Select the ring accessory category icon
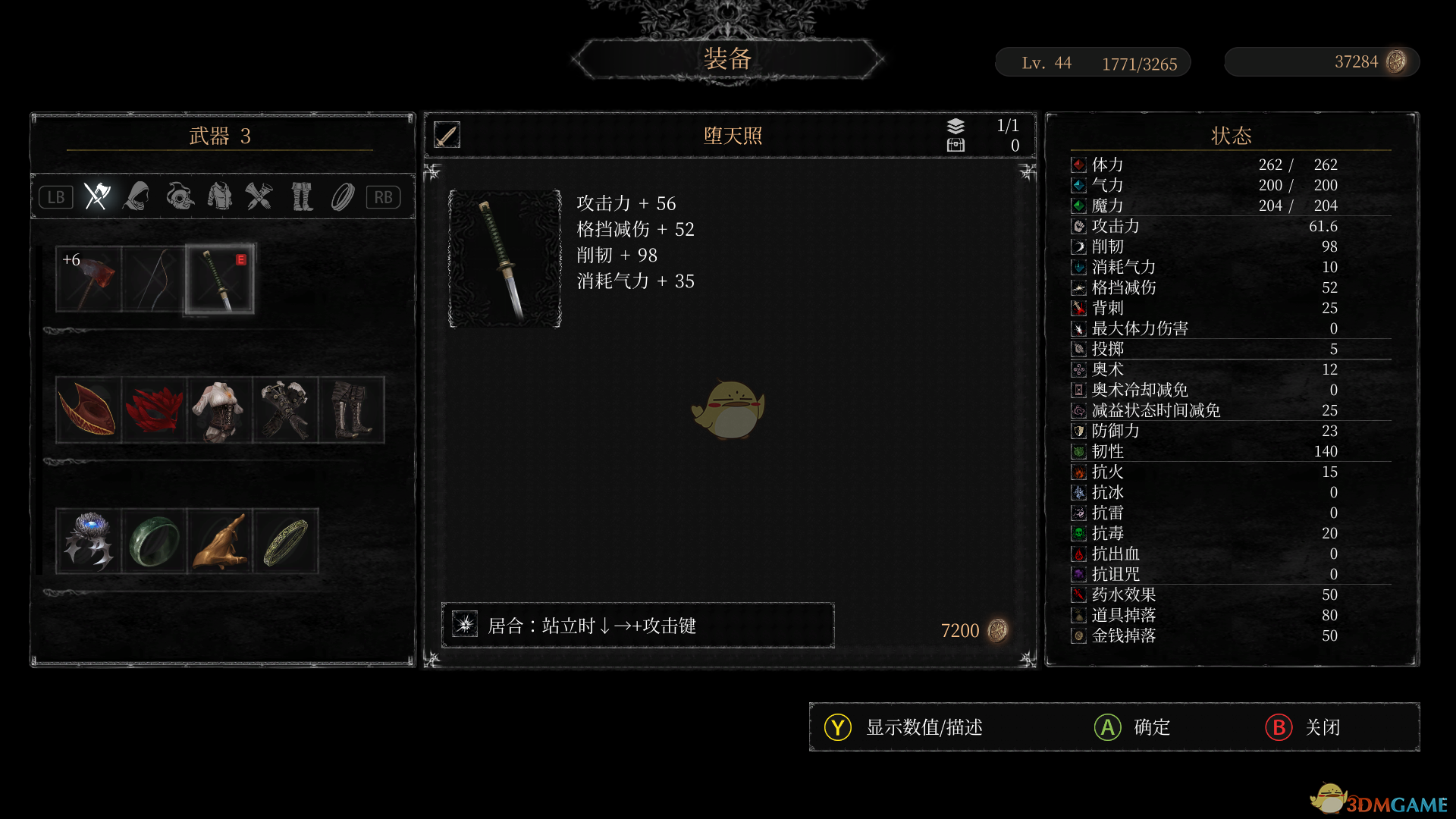 tap(342, 196)
